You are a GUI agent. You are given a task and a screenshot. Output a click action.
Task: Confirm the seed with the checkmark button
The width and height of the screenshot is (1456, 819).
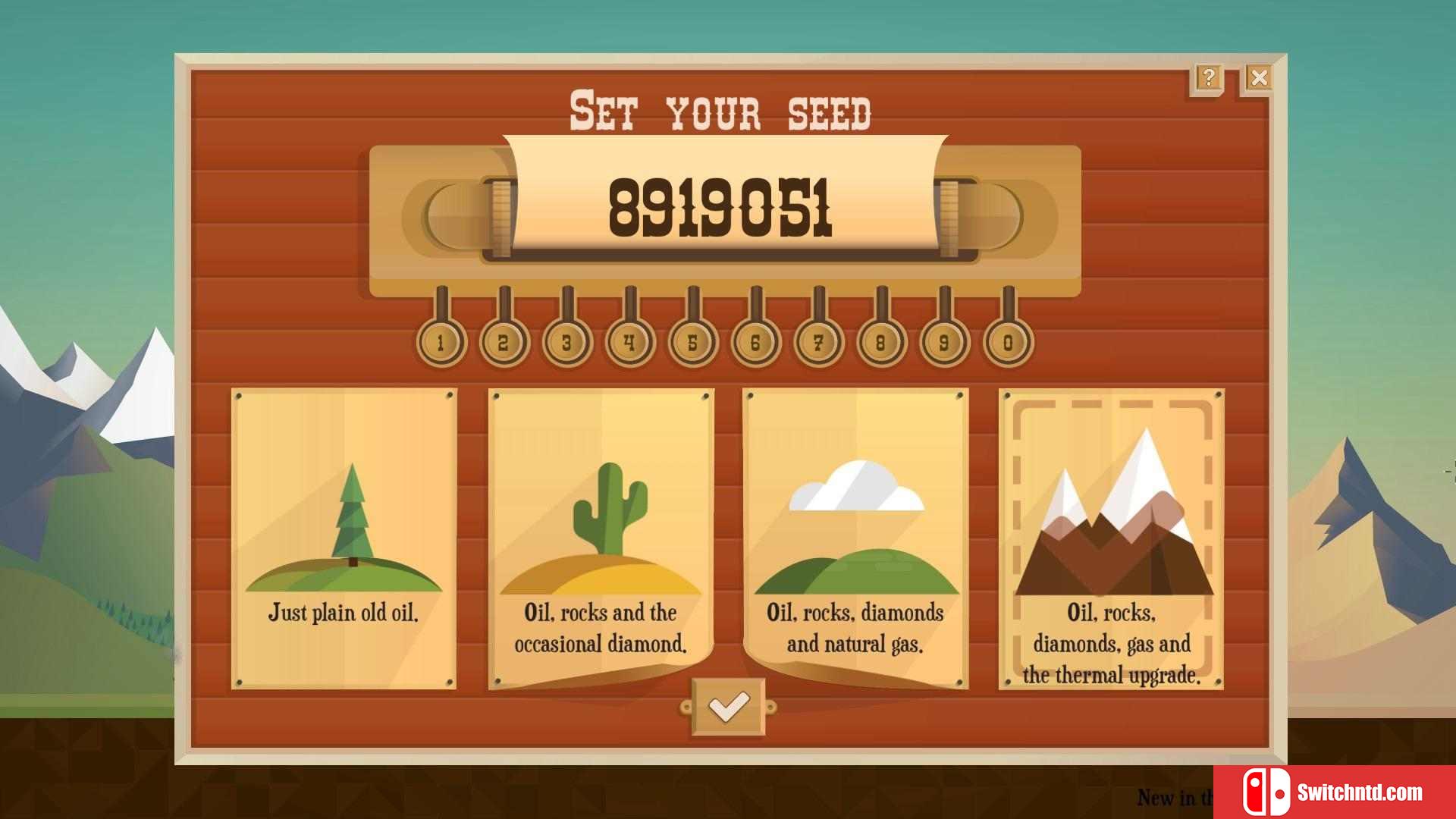728,707
